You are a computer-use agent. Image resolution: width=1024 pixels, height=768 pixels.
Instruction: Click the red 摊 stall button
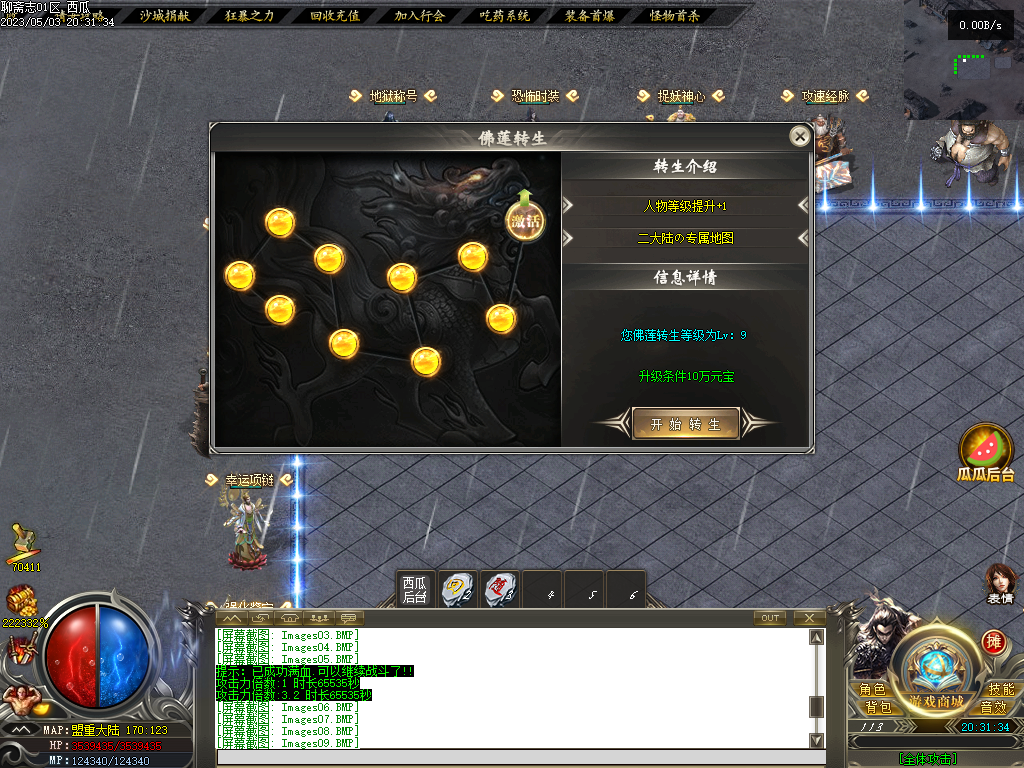tap(993, 641)
